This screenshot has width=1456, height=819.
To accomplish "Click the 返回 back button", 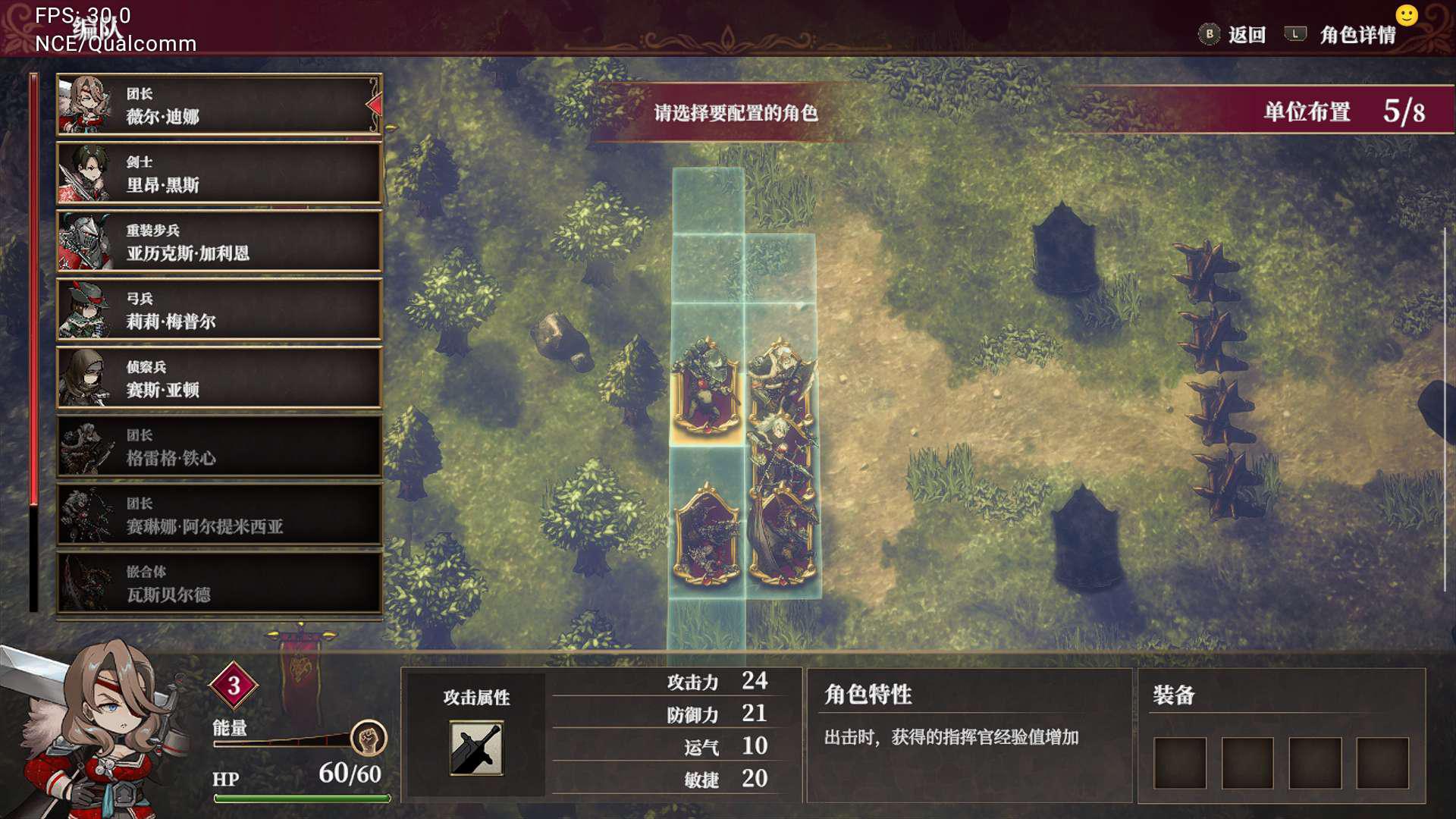I will click(1234, 35).
